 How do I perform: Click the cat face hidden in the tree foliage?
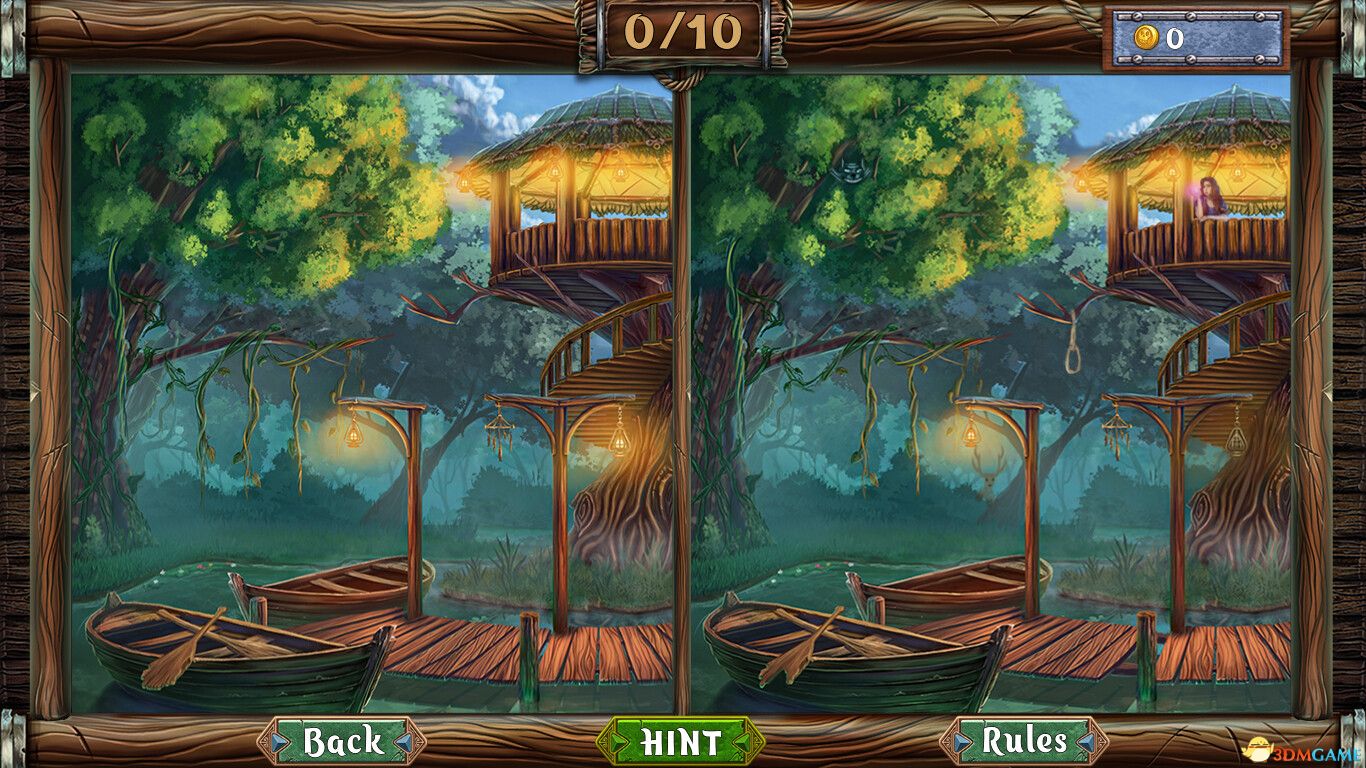[851, 170]
